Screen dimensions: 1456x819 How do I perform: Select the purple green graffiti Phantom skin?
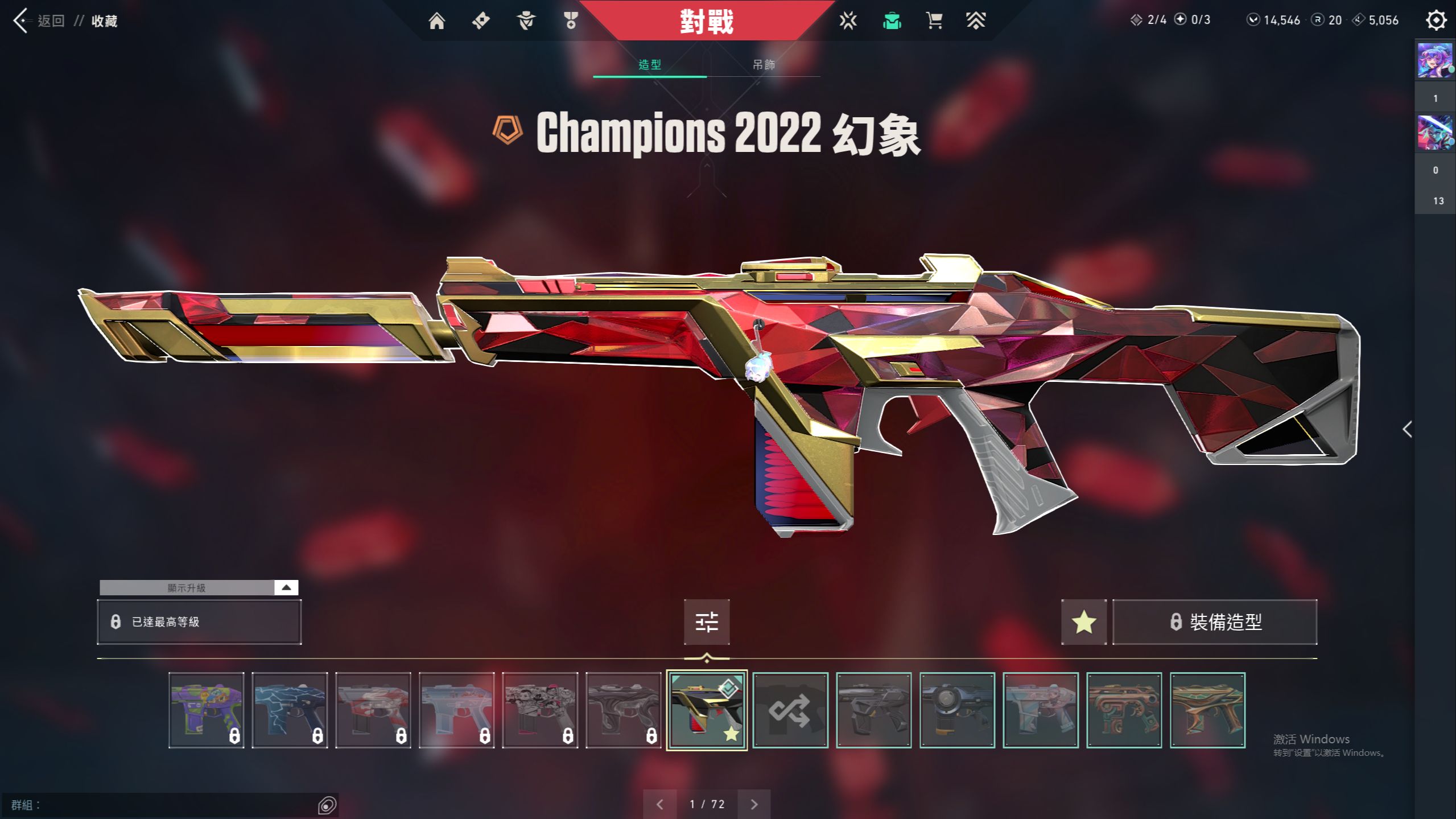tap(207, 710)
